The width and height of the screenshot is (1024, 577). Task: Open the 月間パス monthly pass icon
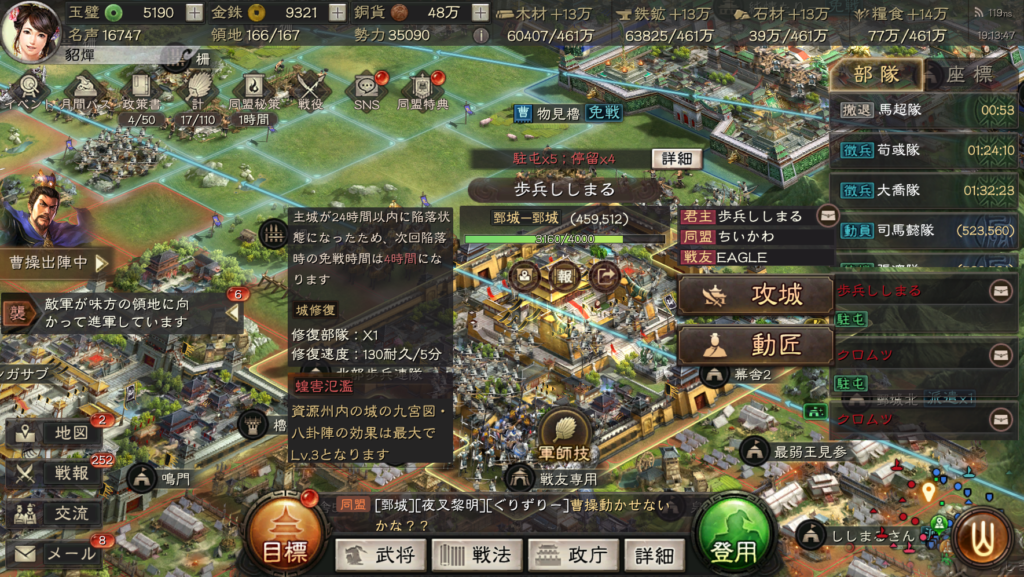(87, 92)
